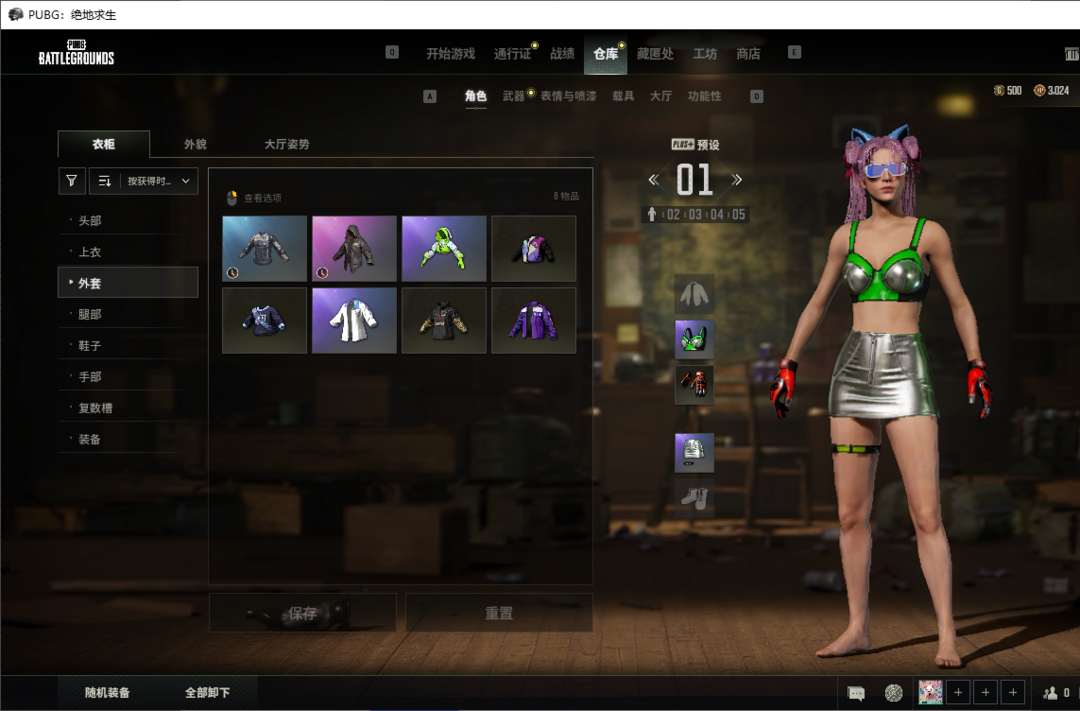1080x711 pixels.
Task: Select the 头部 category
Action: 90,221
